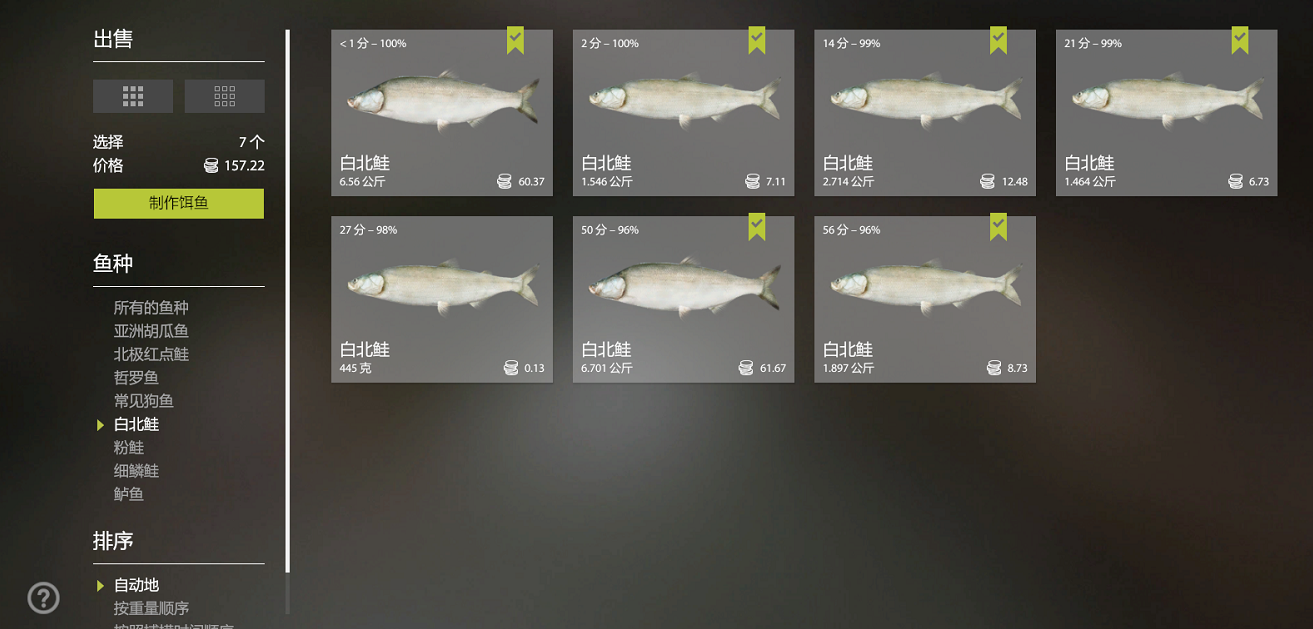
Task: Deselect the 1.897 公斤 白北鲑 card
Action: [925, 299]
